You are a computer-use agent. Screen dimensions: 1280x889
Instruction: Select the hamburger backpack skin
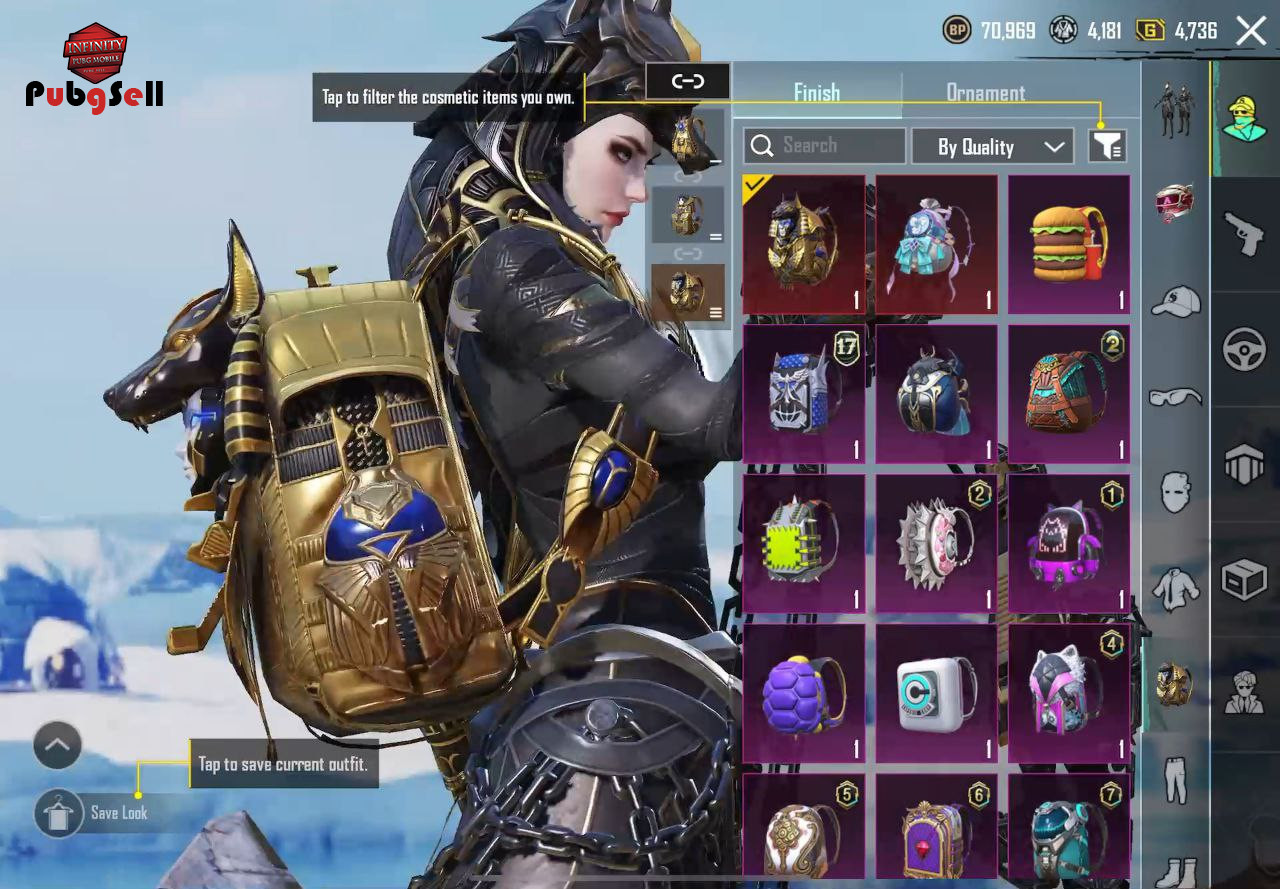pyautogui.click(x=1069, y=245)
